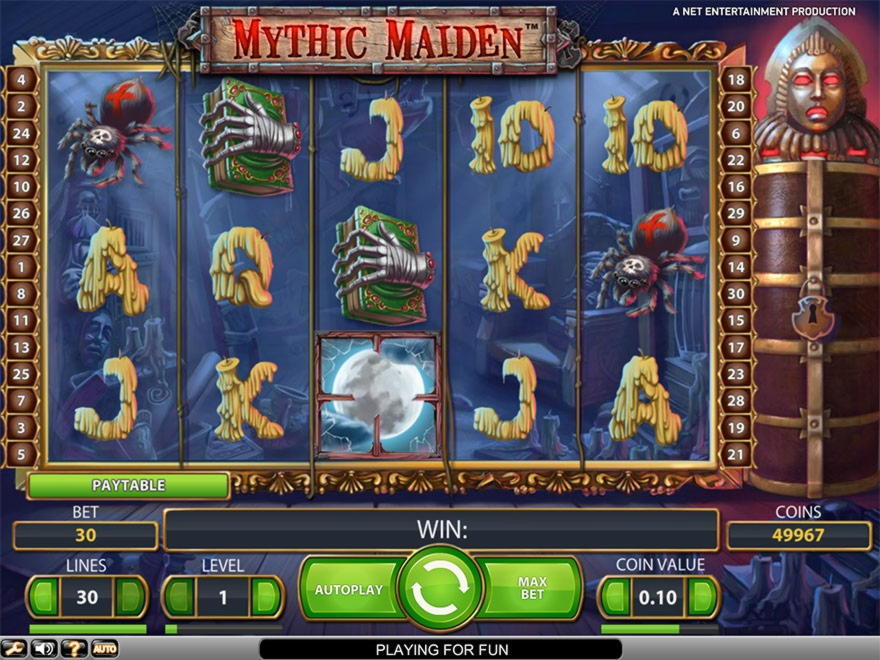Decrease the number of Lines
Viewport: 880px width, 660px height.
pyautogui.click(x=43, y=597)
